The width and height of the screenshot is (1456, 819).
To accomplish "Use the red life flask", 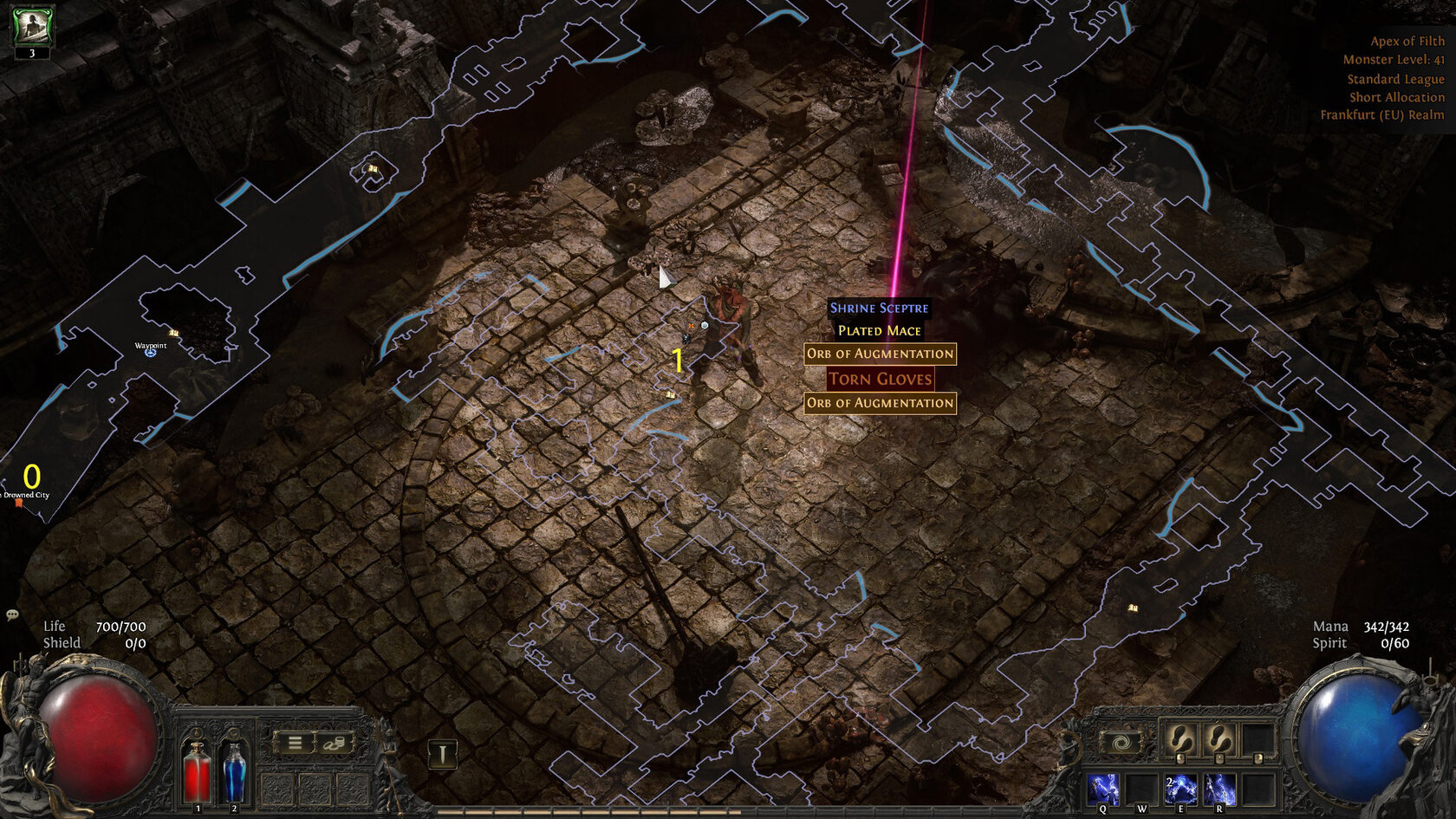I will [x=197, y=770].
